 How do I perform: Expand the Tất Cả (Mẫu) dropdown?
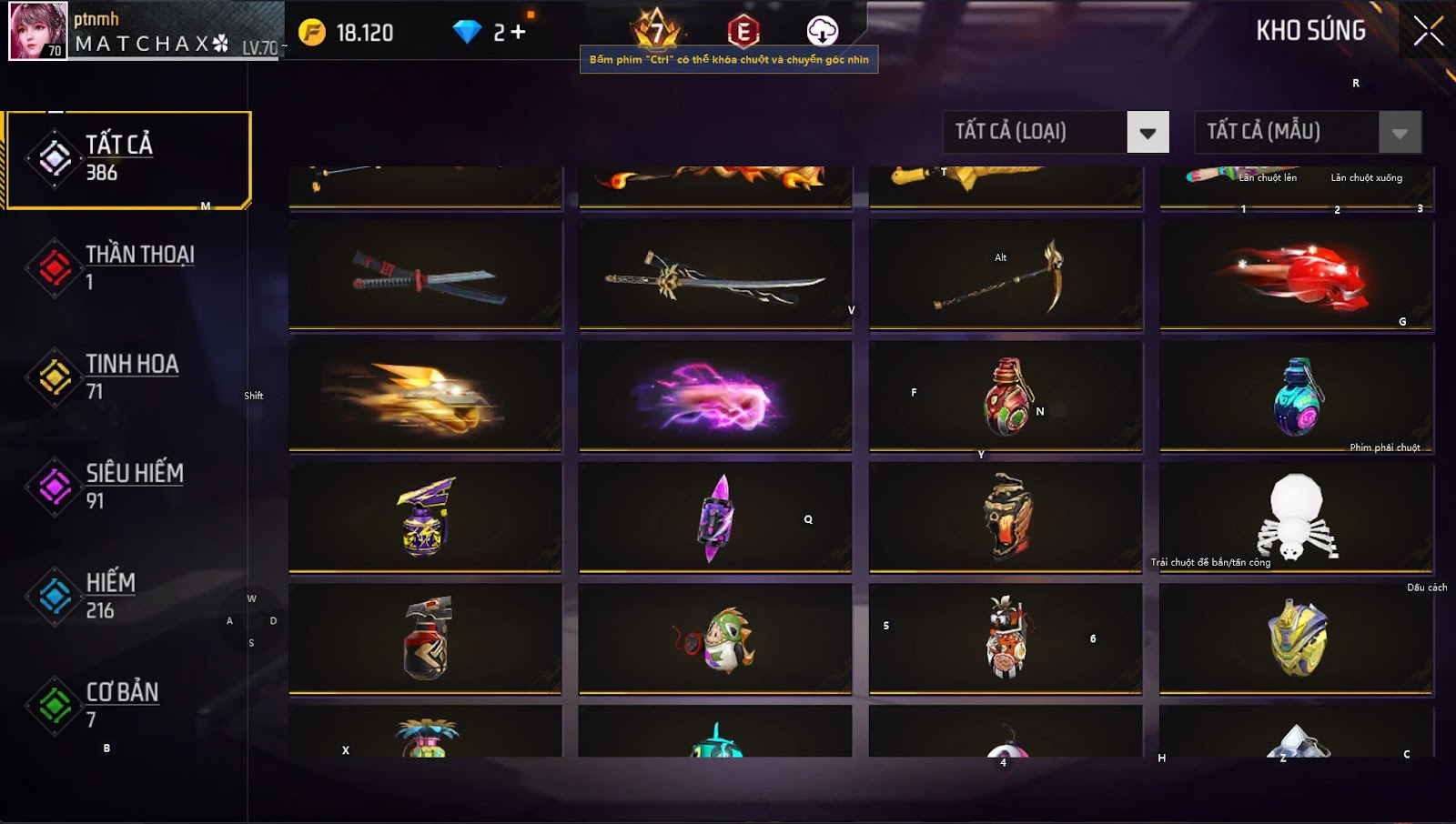click(1399, 133)
